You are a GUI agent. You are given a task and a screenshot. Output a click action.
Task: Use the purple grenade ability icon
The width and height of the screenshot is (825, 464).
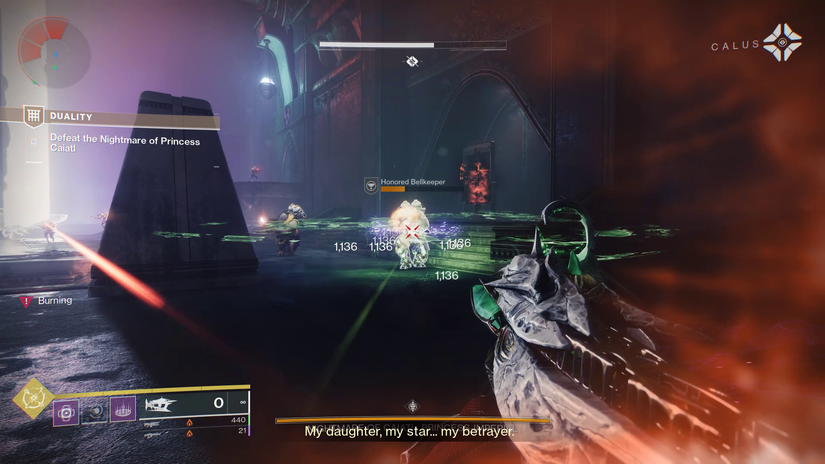(68, 409)
